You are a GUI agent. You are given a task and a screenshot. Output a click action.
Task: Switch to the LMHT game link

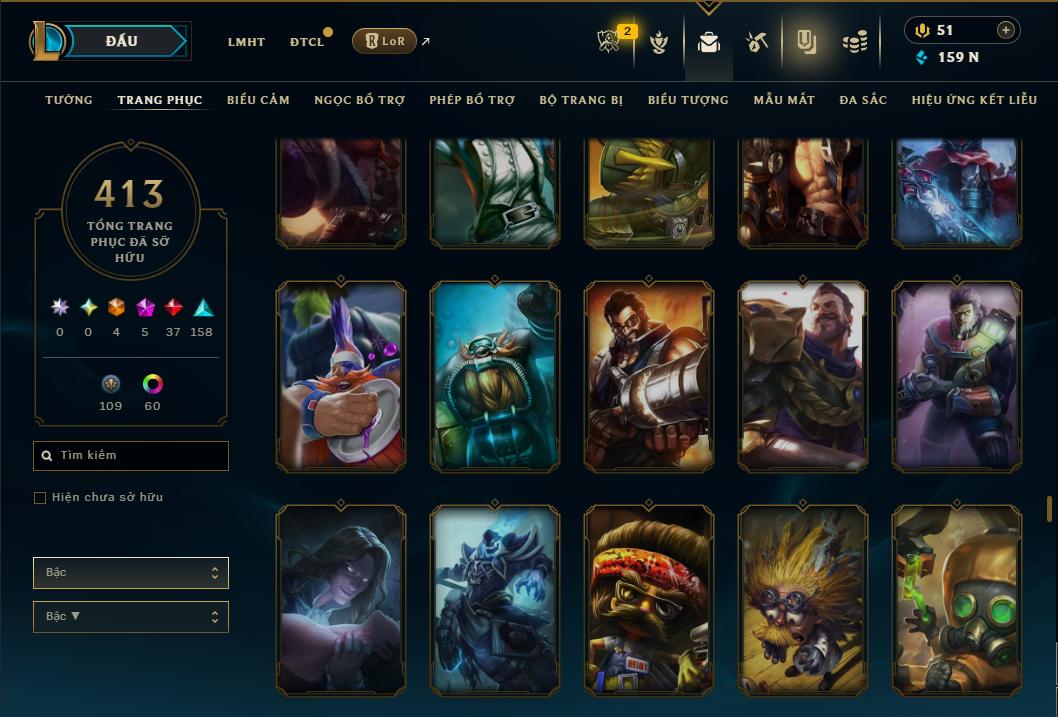click(x=246, y=42)
